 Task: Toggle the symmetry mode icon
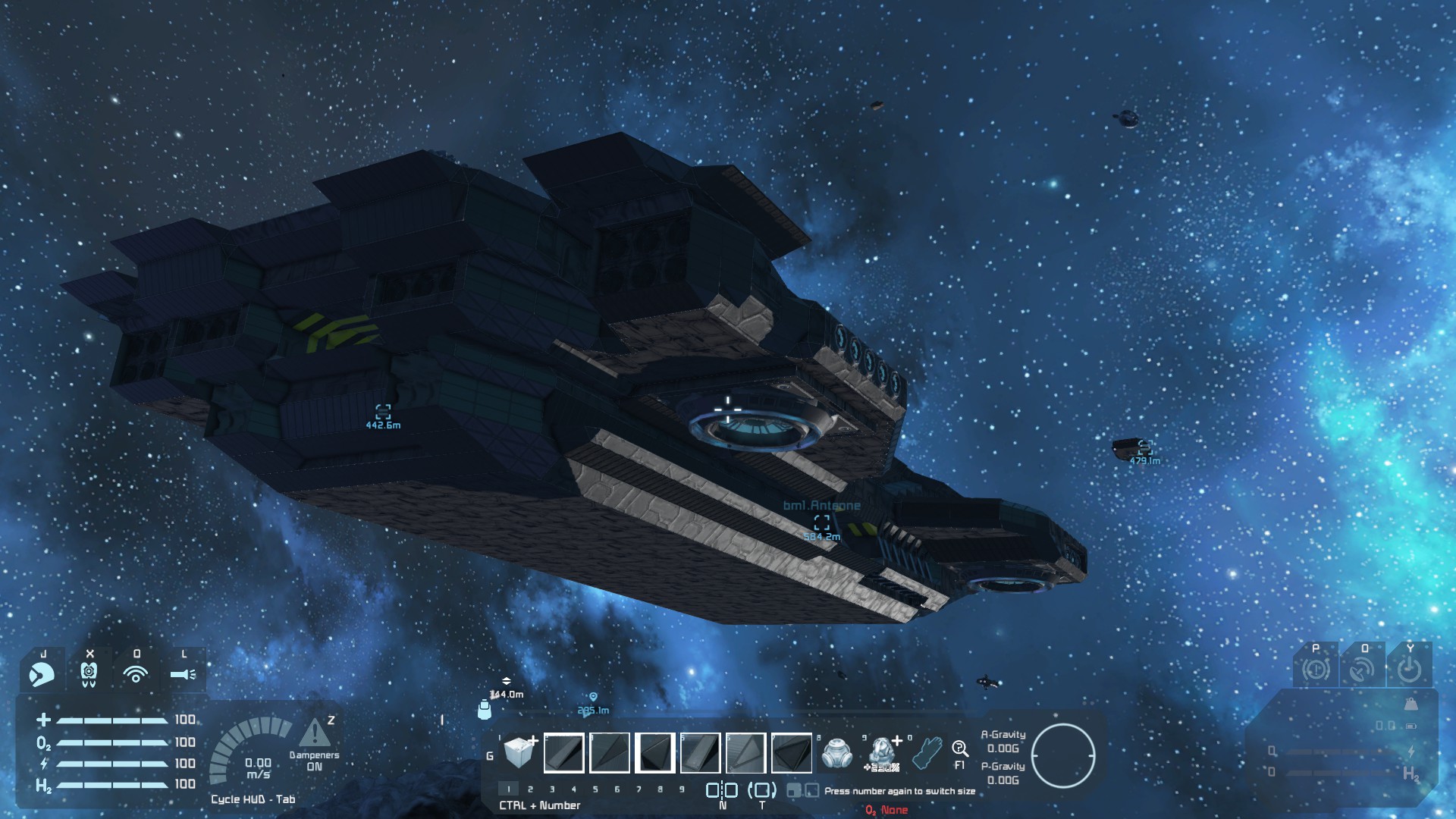click(x=722, y=790)
